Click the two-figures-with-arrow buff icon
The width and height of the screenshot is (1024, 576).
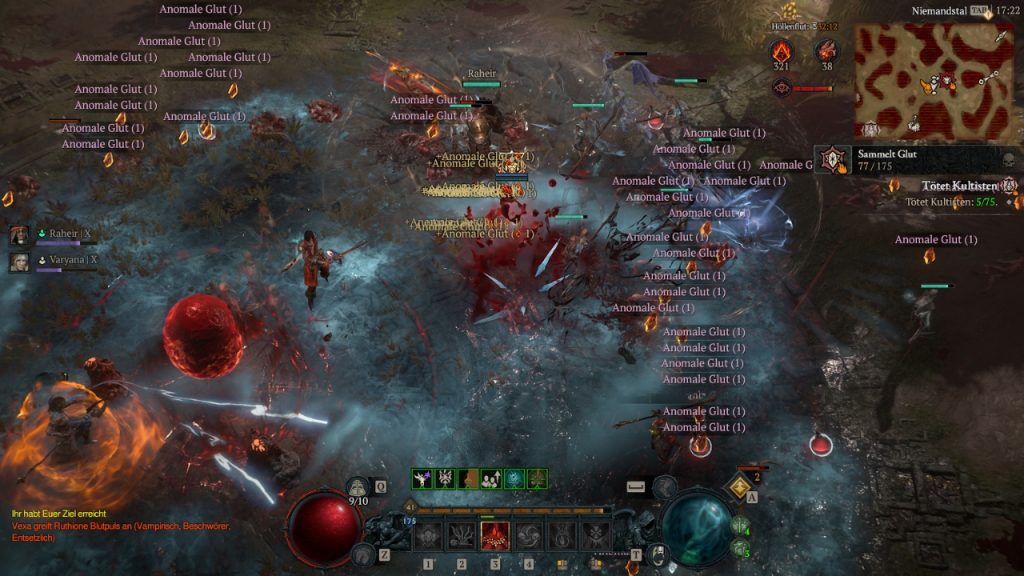(x=491, y=479)
